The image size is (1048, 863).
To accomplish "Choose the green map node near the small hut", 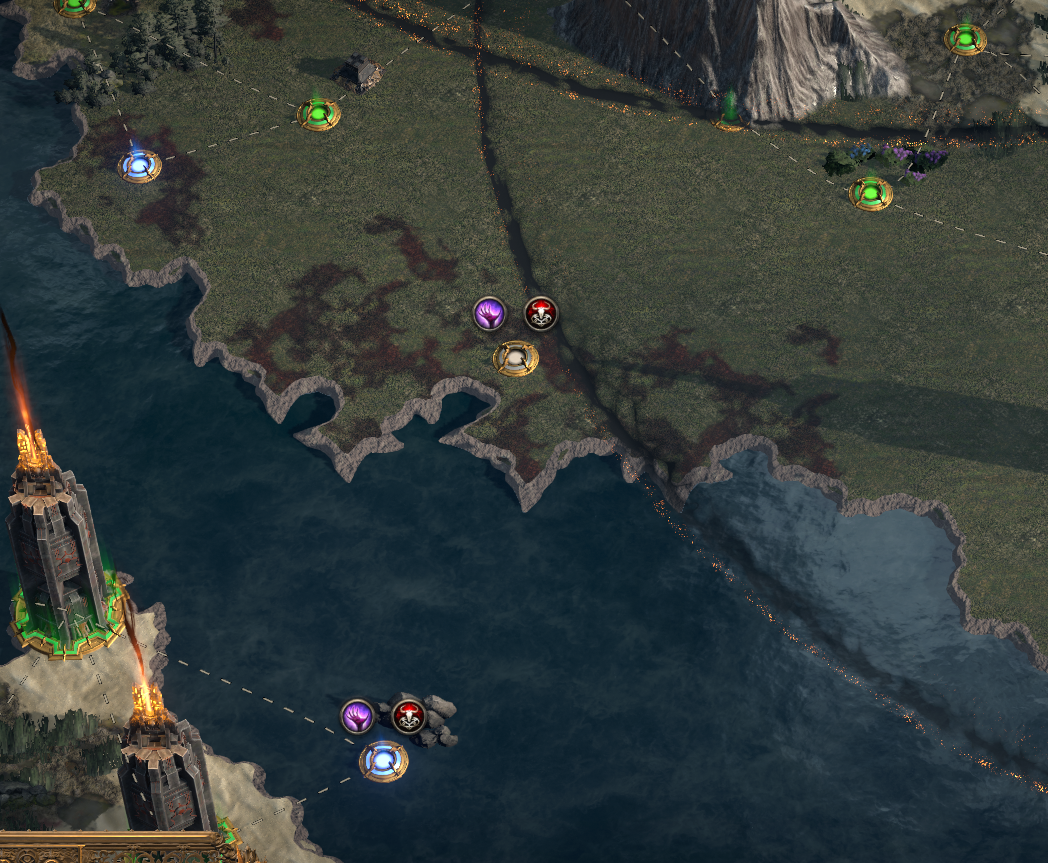I will (319, 113).
